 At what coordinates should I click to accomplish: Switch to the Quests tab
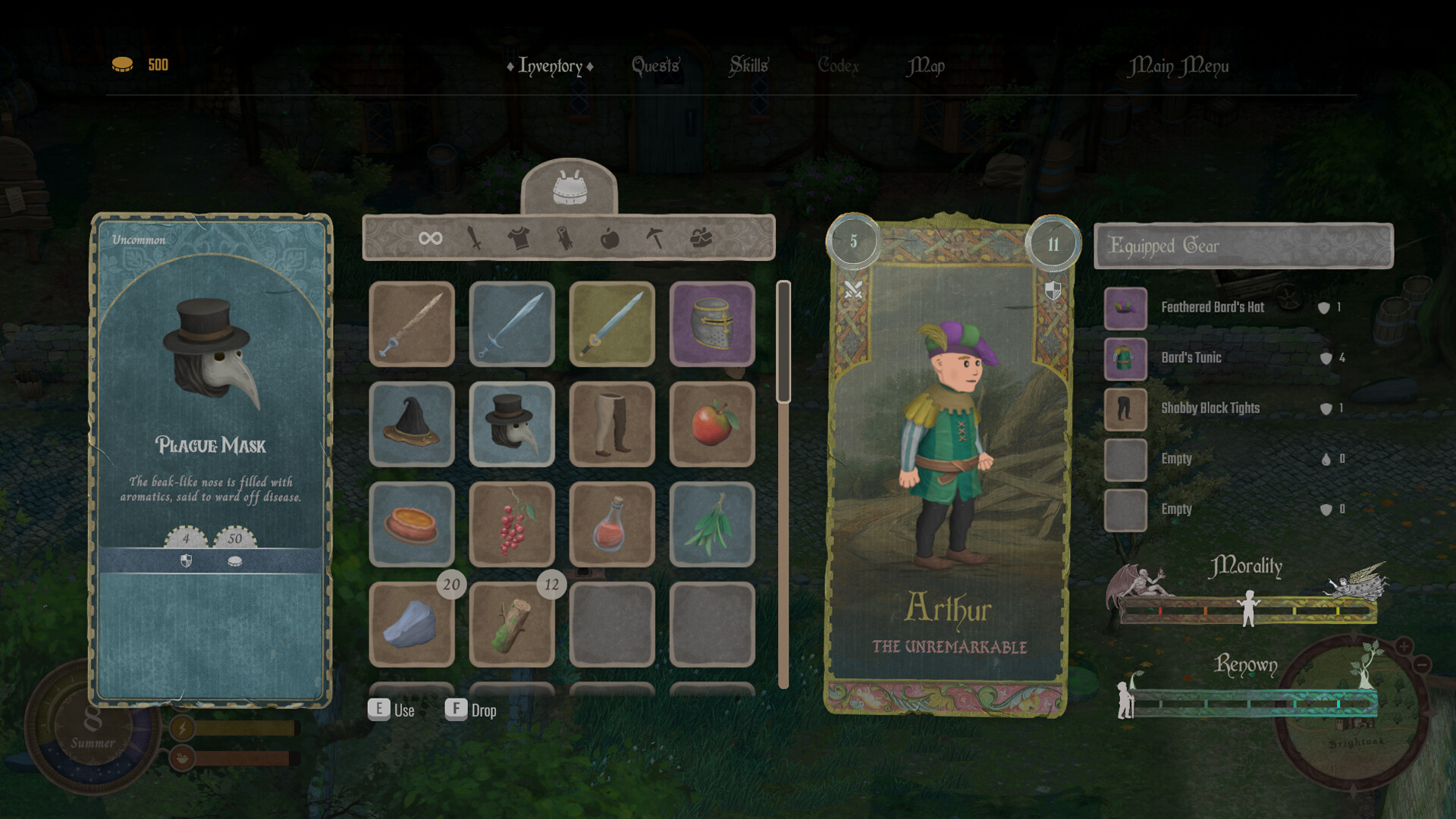(x=655, y=66)
